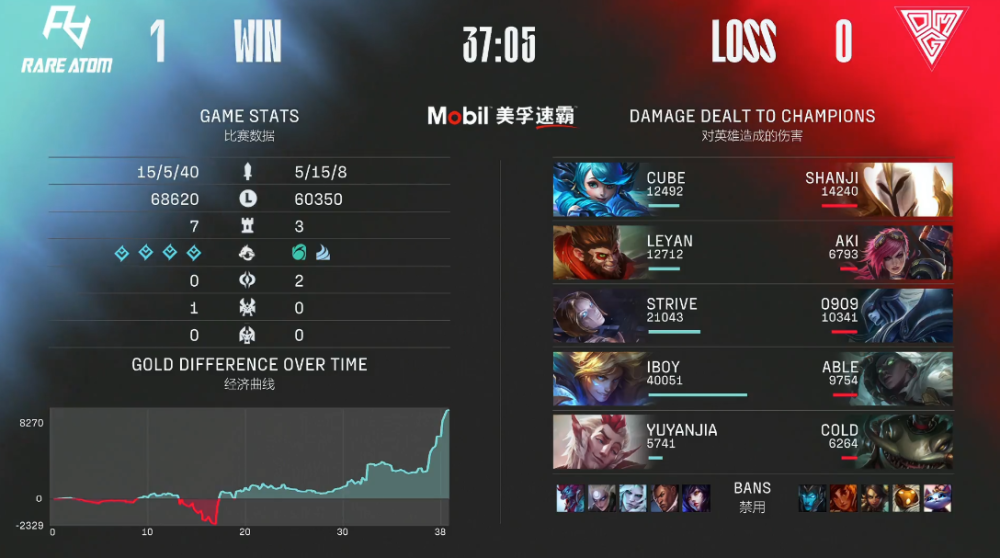Click the OMG team logo

[931, 39]
